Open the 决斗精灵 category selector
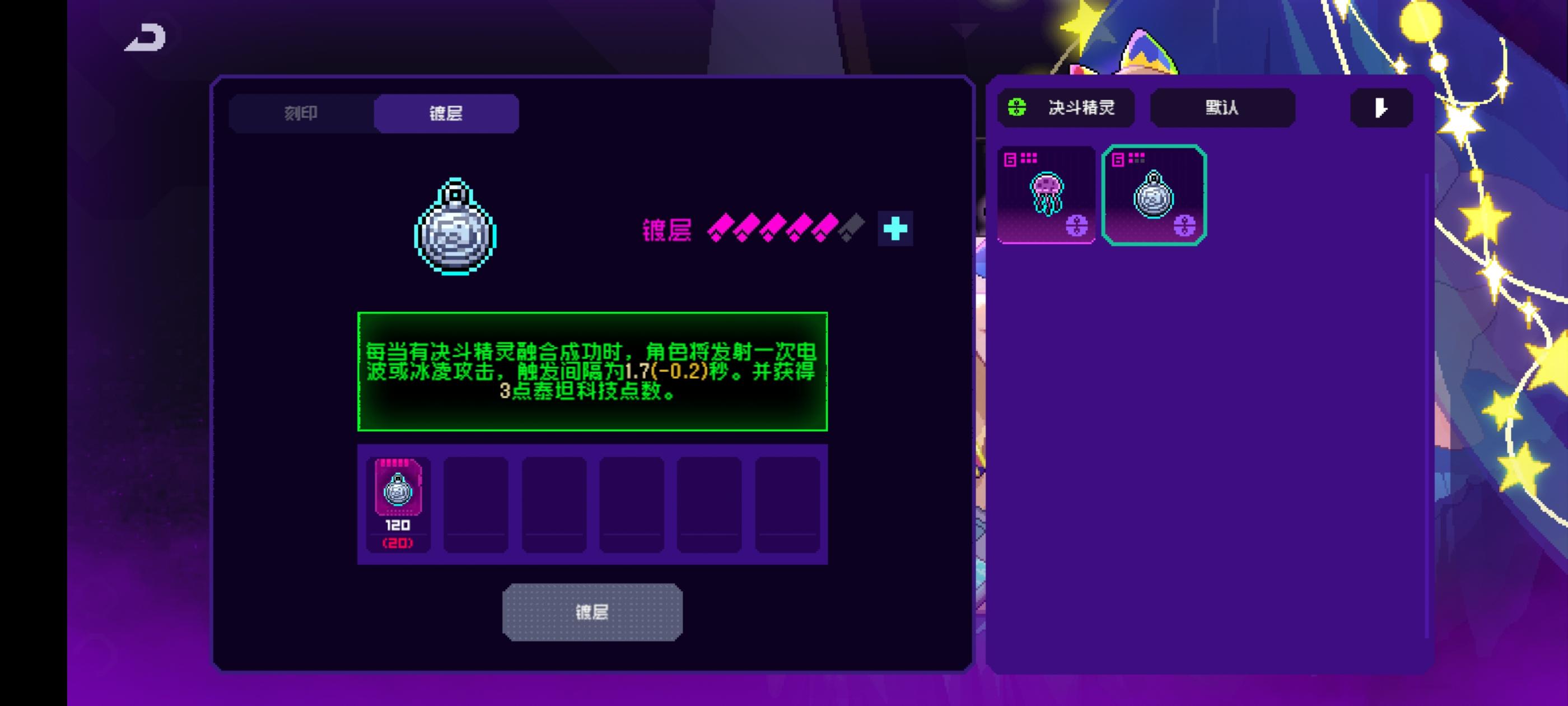 [1066, 108]
